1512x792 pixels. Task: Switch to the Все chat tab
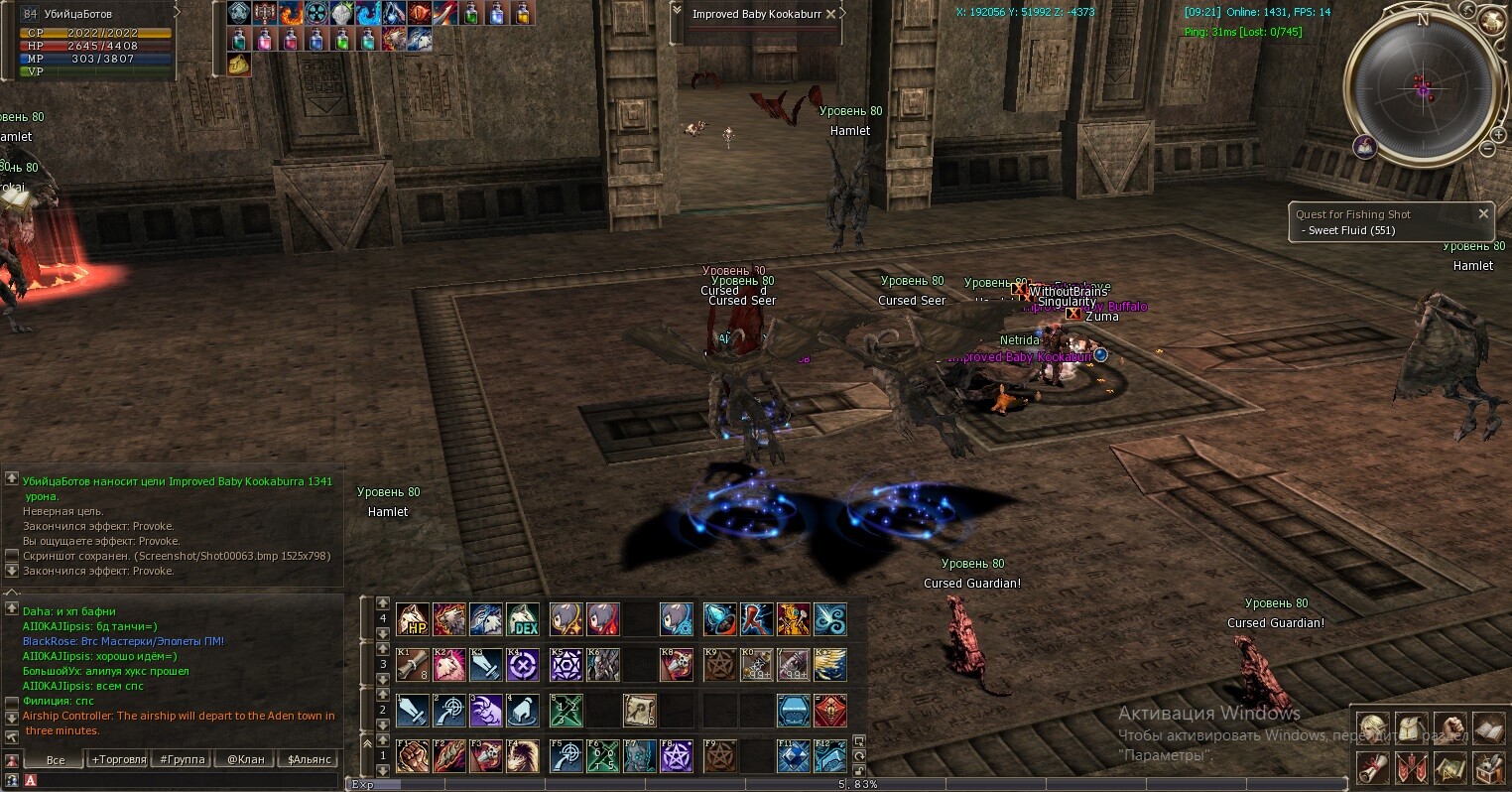click(x=56, y=759)
